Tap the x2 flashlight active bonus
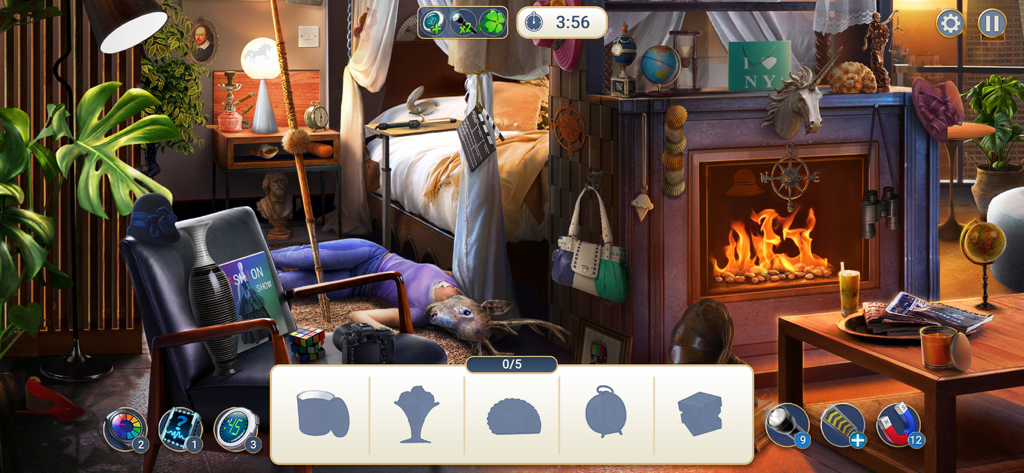 tap(462, 22)
